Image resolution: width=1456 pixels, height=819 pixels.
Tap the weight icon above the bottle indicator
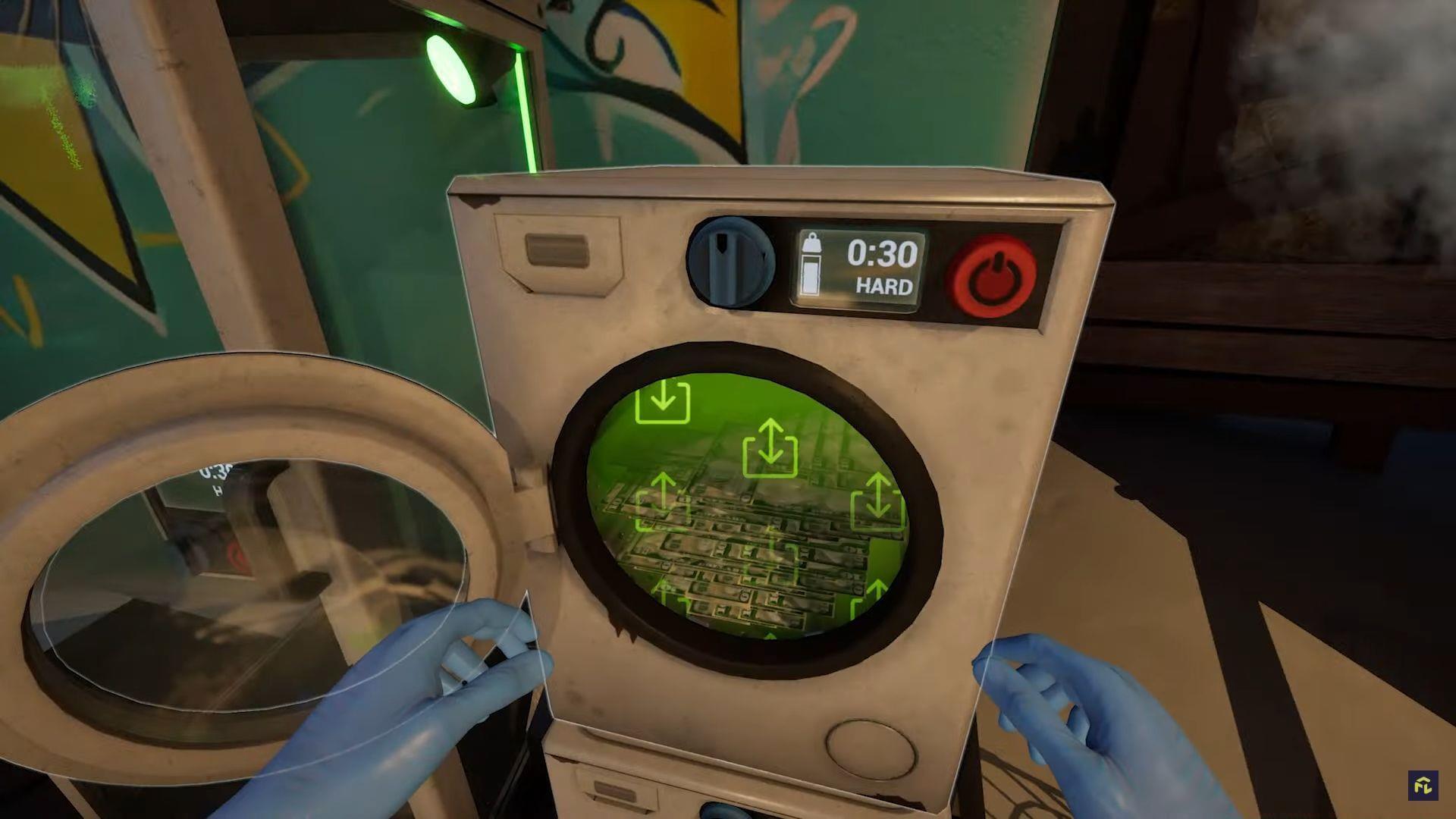[x=813, y=244]
